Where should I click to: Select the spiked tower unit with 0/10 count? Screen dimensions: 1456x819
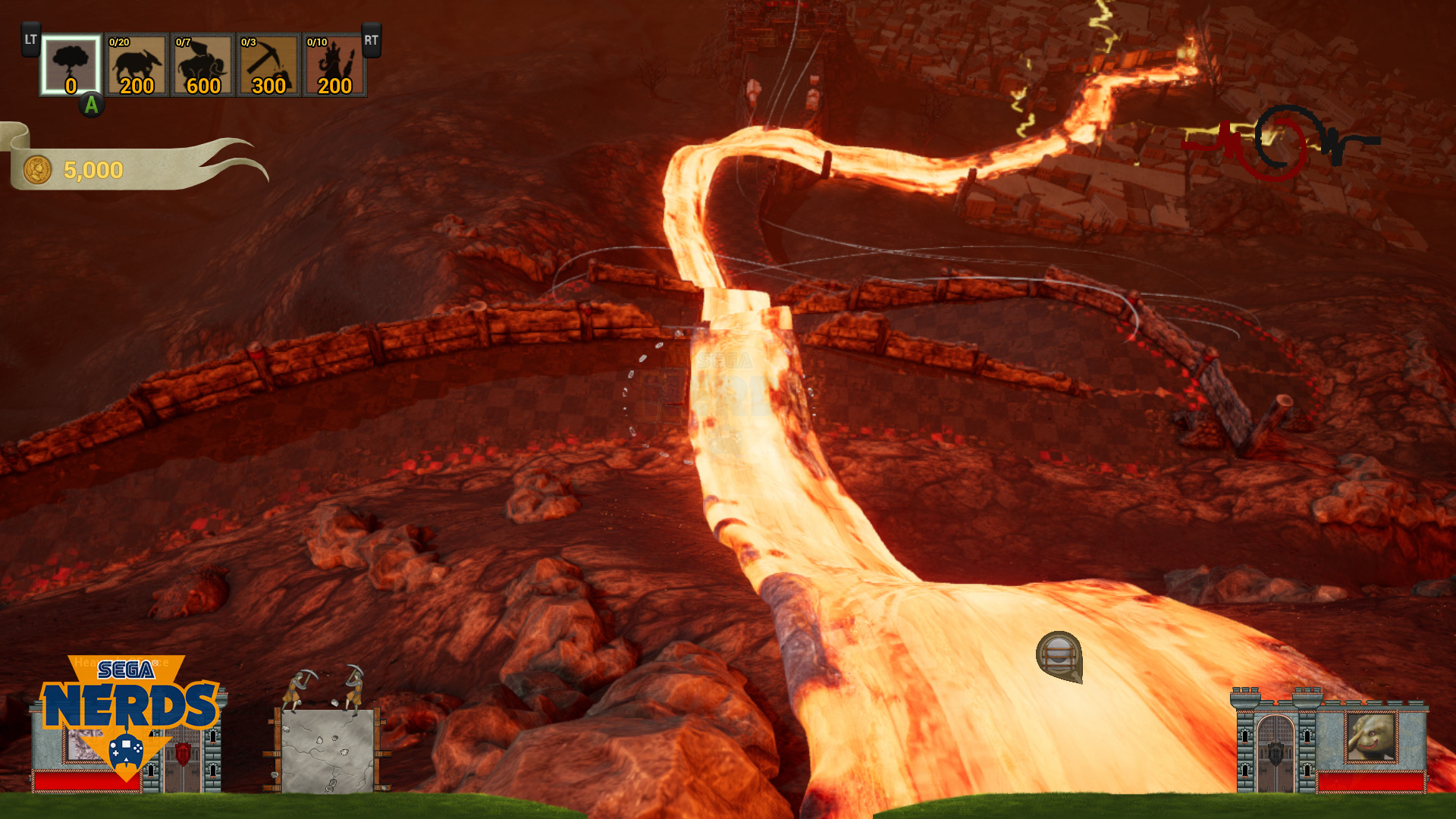pyautogui.click(x=334, y=65)
